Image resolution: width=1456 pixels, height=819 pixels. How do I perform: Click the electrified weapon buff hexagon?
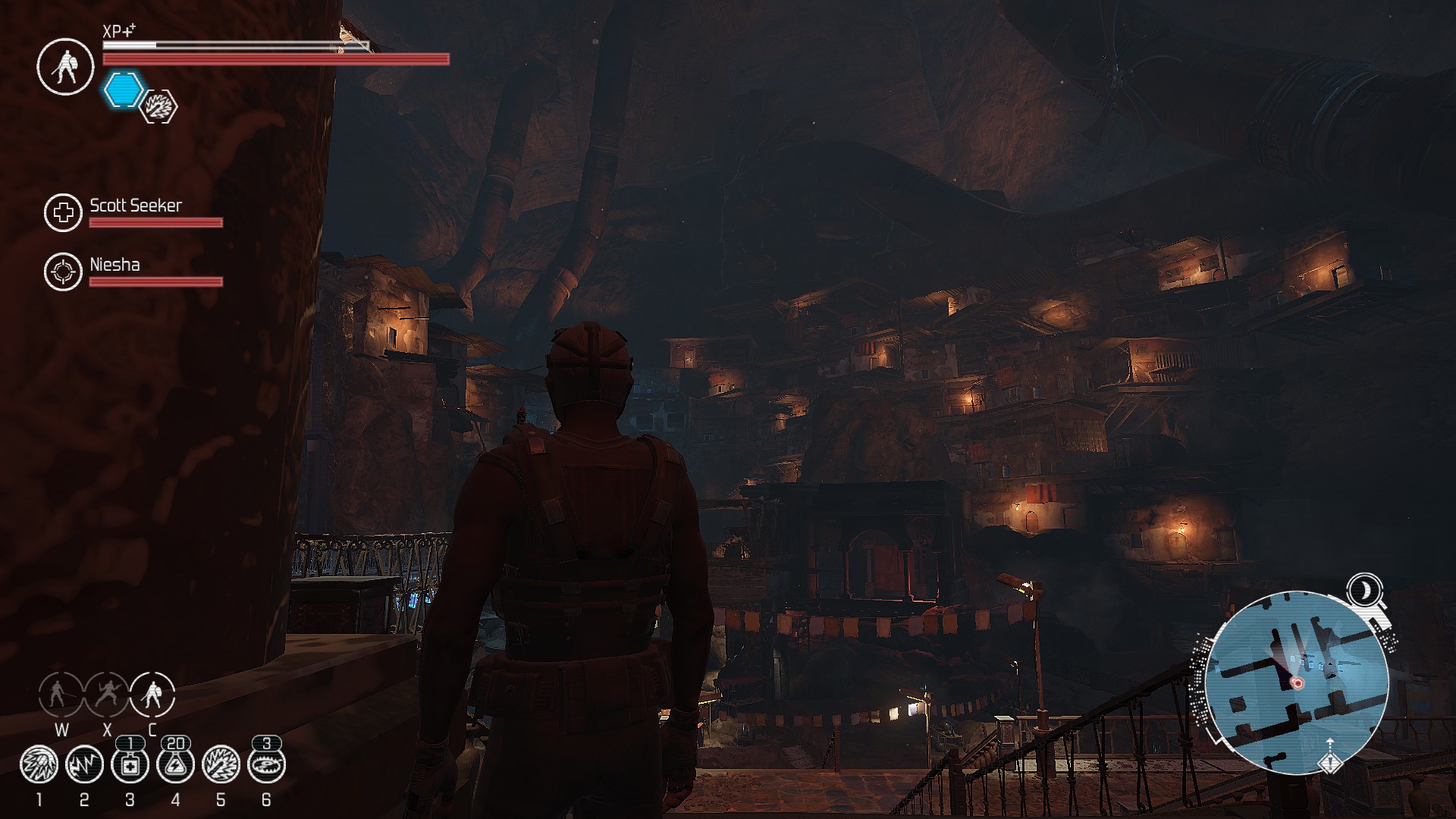coord(159,106)
